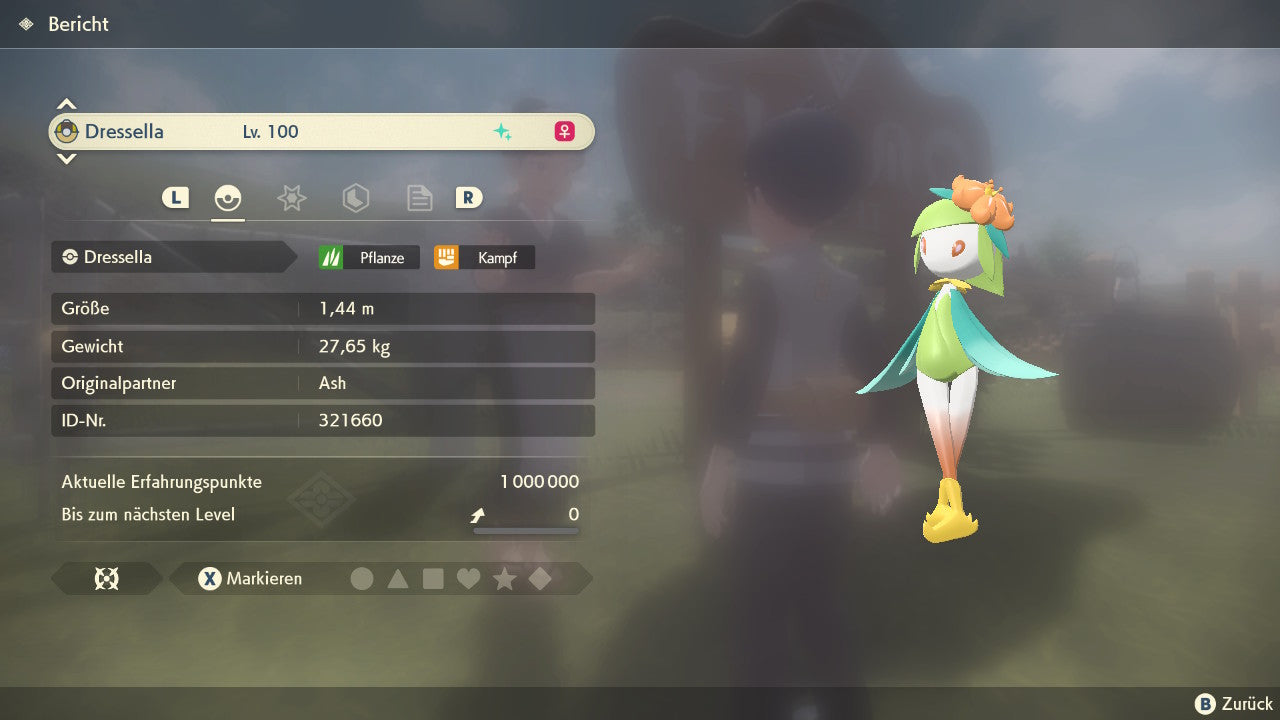
Task: Select the Kampf type badge
Action: [484, 257]
